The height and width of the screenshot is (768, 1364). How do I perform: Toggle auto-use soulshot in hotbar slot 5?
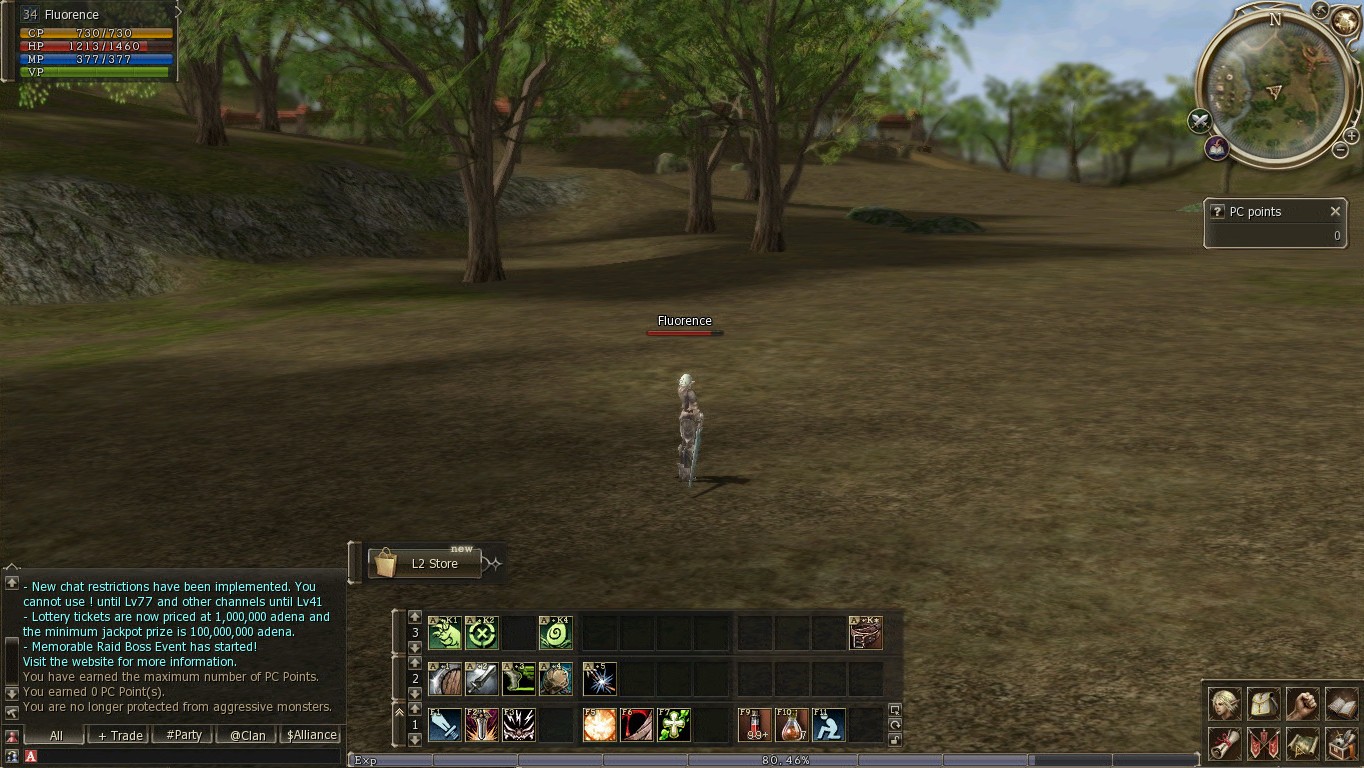tap(599, 678)
